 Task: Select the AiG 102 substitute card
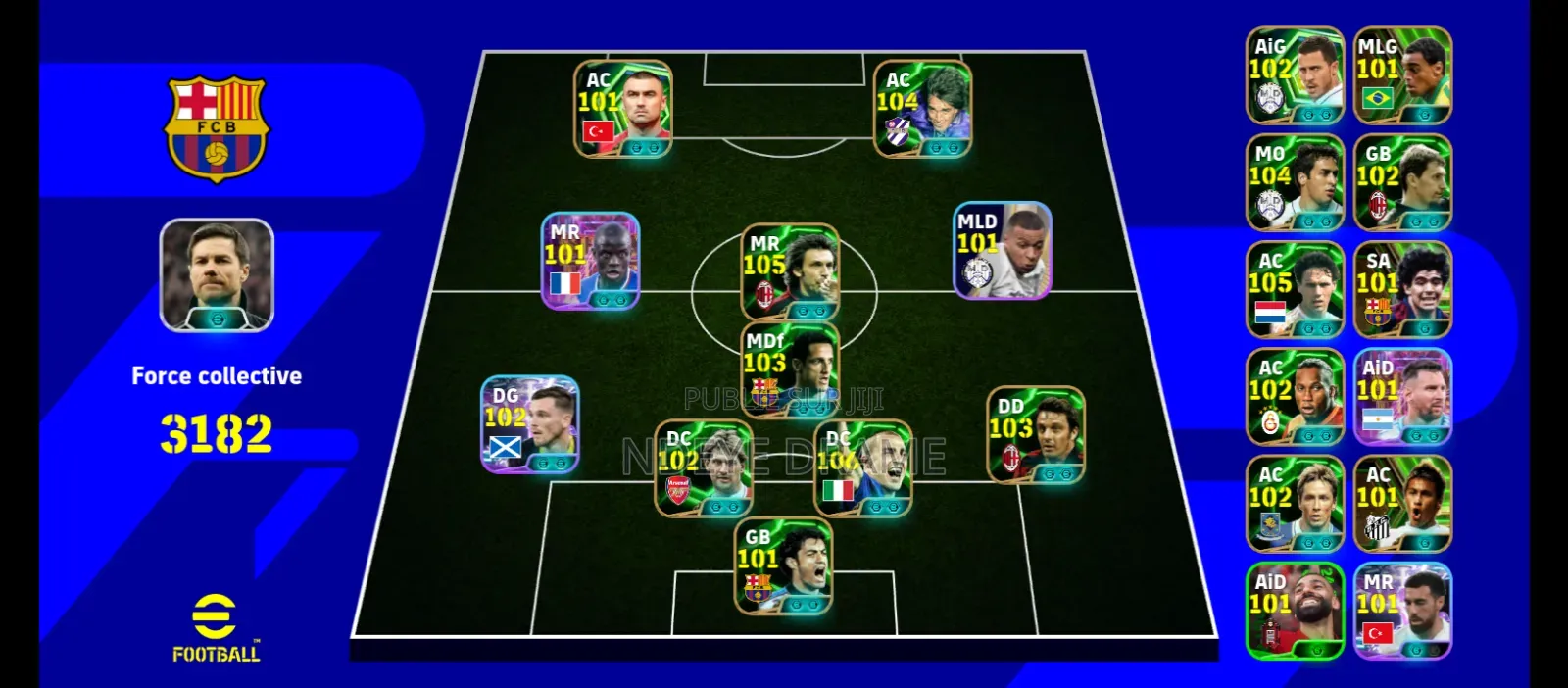pos(1295,75)
